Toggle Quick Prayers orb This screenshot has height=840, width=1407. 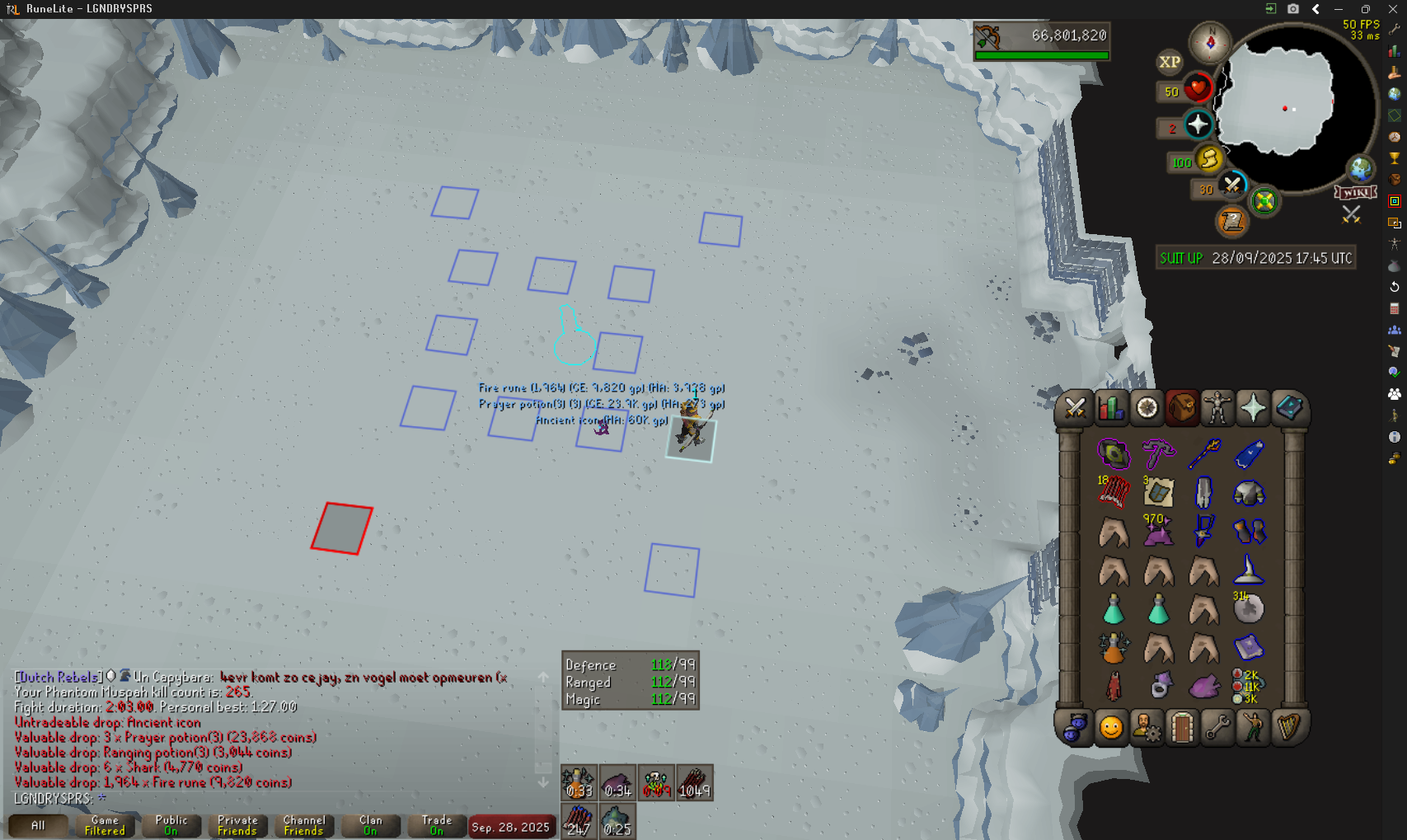click(1198, 125)
